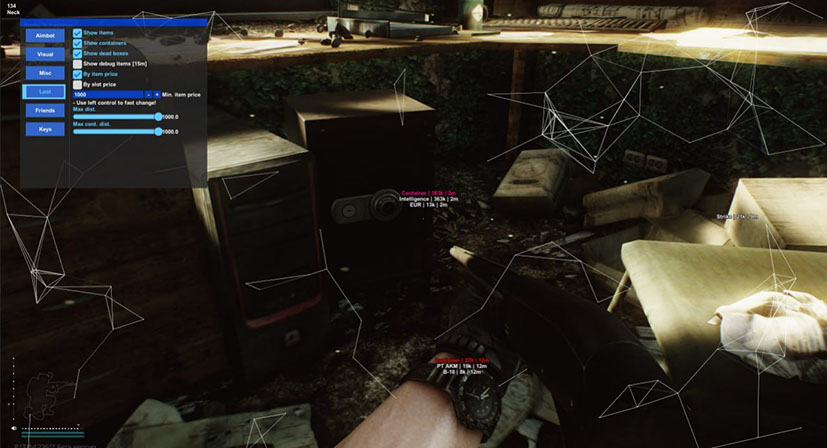Open the Aimbot settings tab
Viewport: 827px width, 448px height.
pyautogui.click(x=44, y=35)
